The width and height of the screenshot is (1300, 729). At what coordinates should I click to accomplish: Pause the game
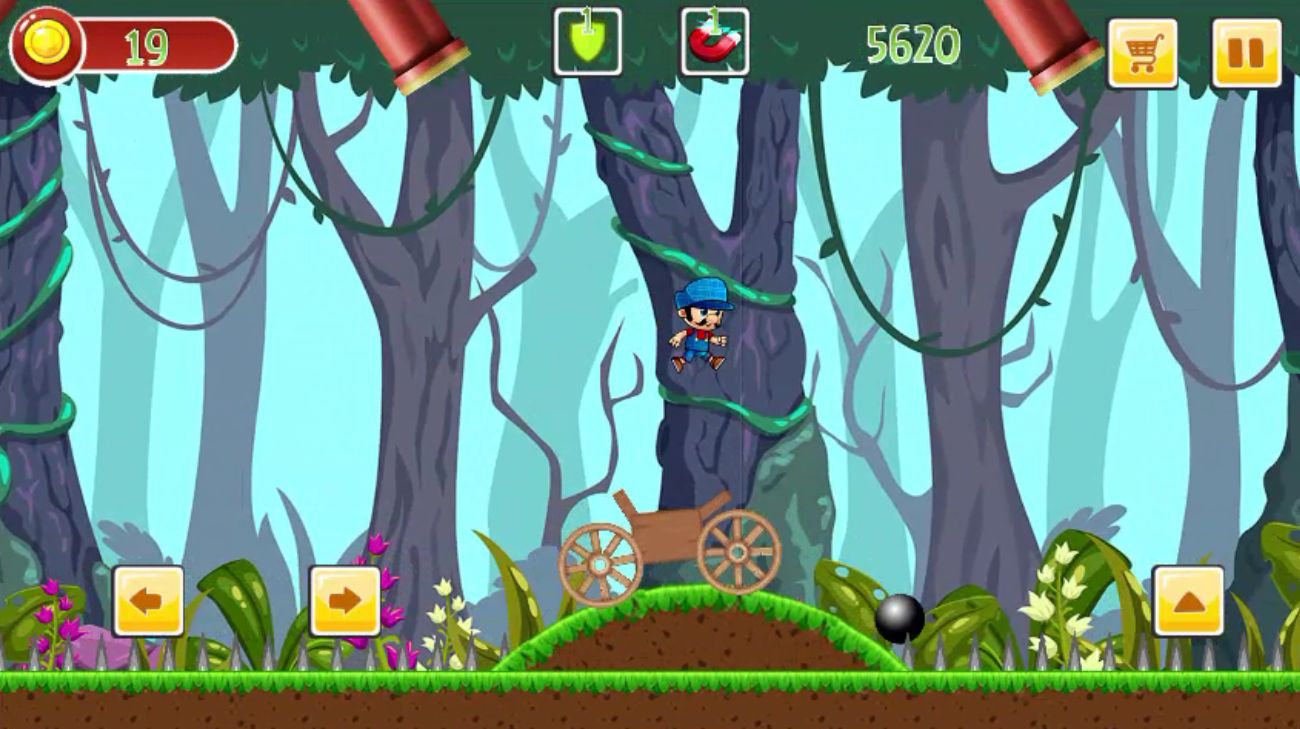tap(1245, 53)
